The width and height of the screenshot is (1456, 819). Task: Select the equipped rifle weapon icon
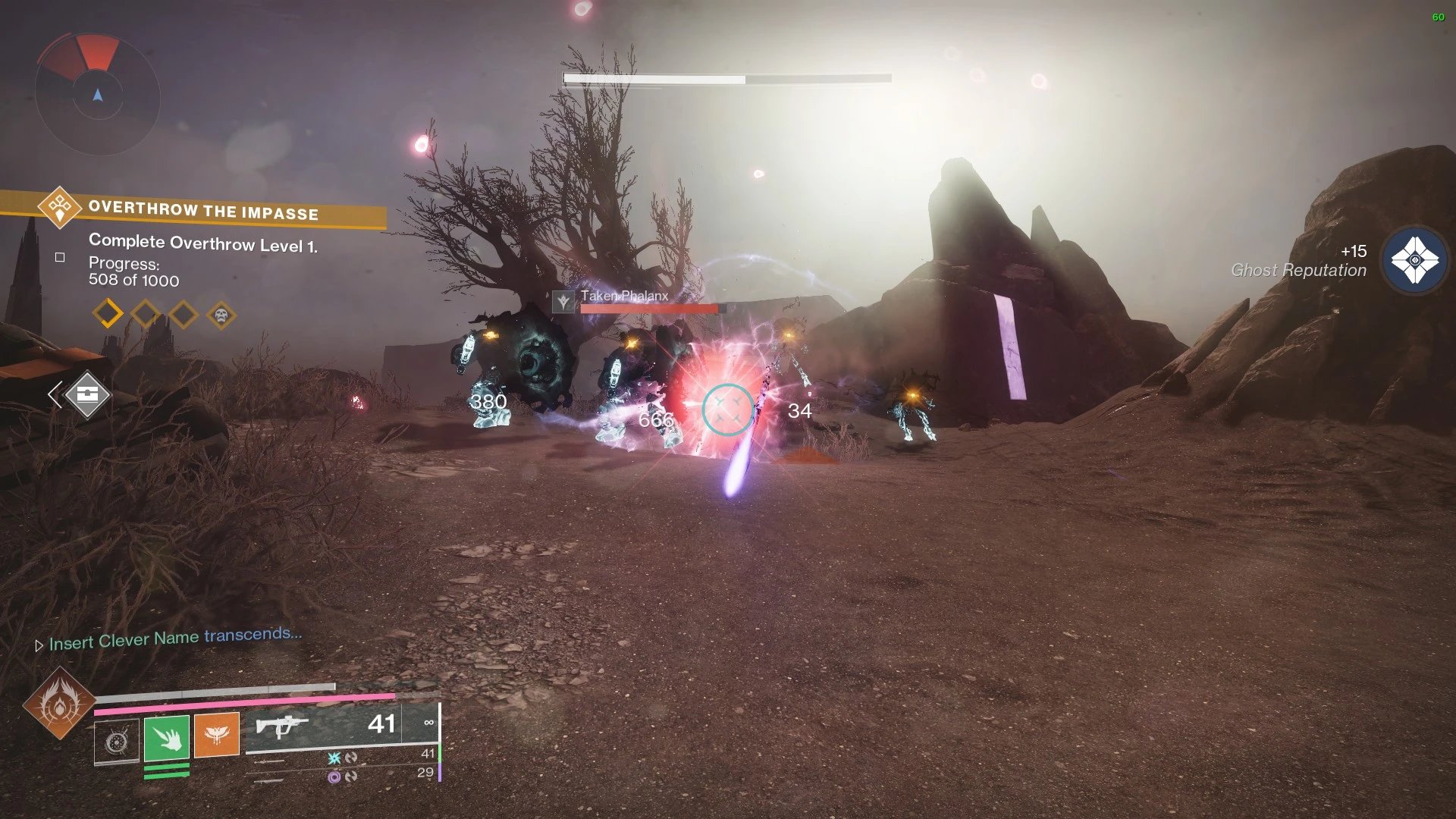[282, 726]
